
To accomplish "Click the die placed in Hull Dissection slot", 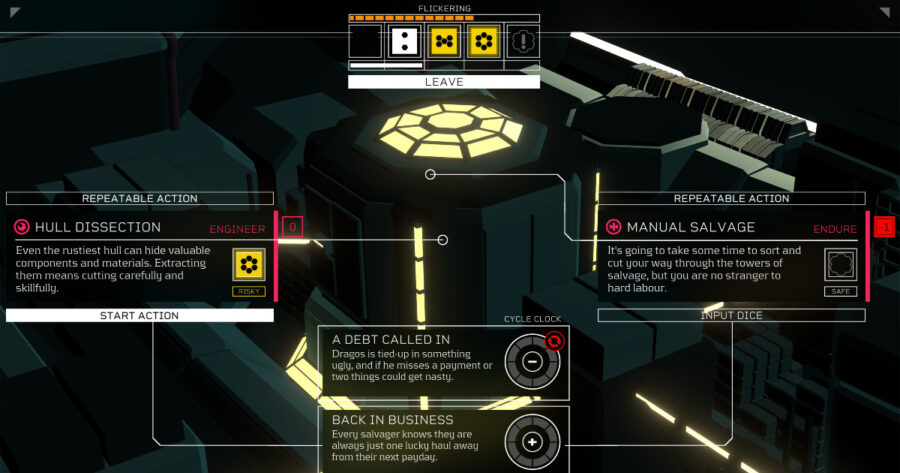I will [248, 265].
